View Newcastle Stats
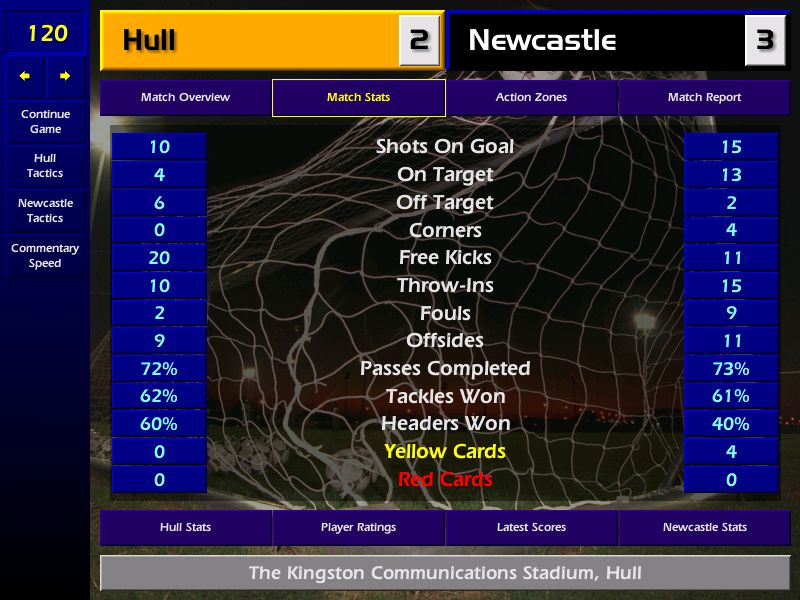This screenshot has width=800, height=600. [x=704, y=527]
